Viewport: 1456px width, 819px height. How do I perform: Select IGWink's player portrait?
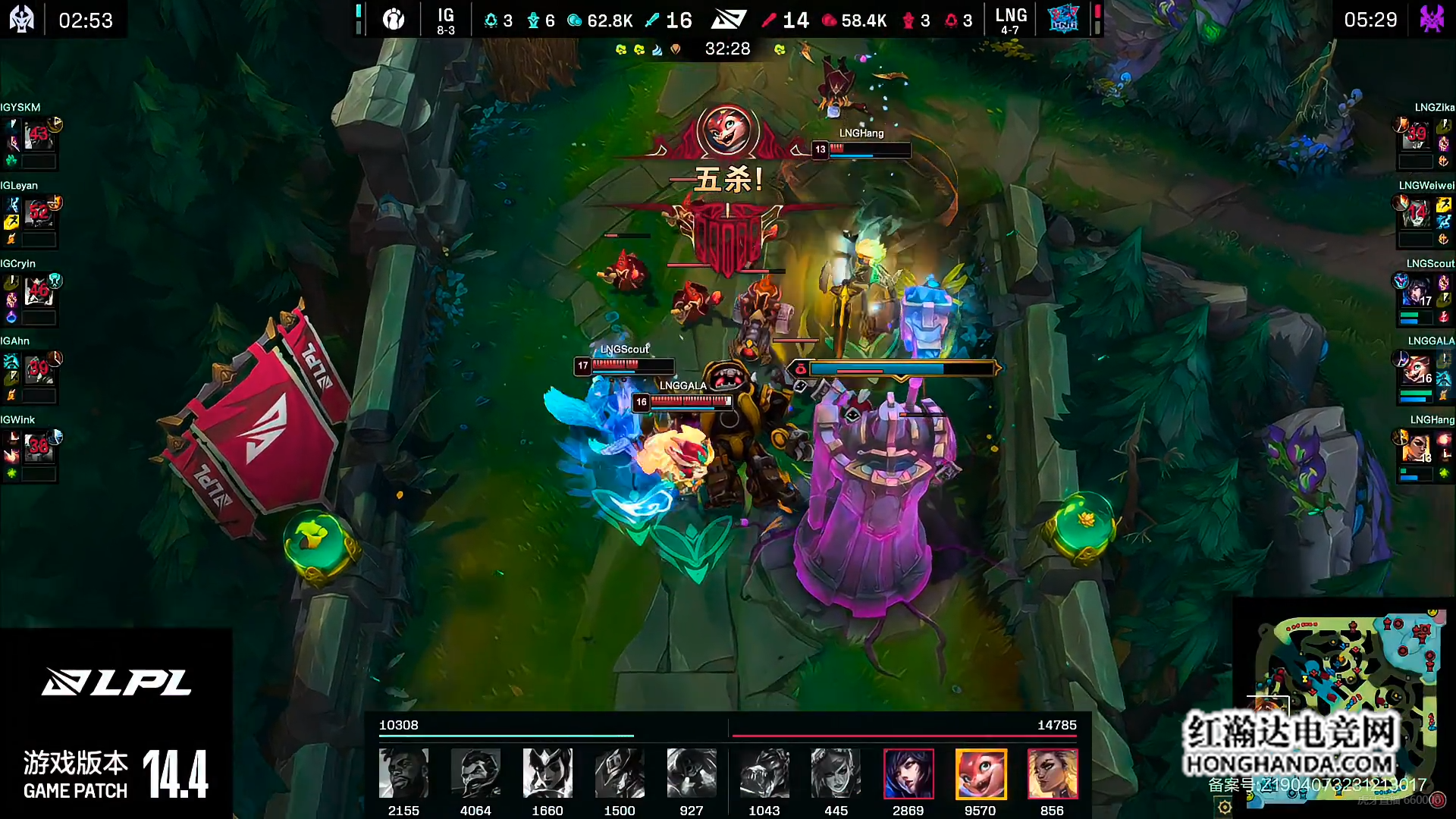[x=38, y=448]
